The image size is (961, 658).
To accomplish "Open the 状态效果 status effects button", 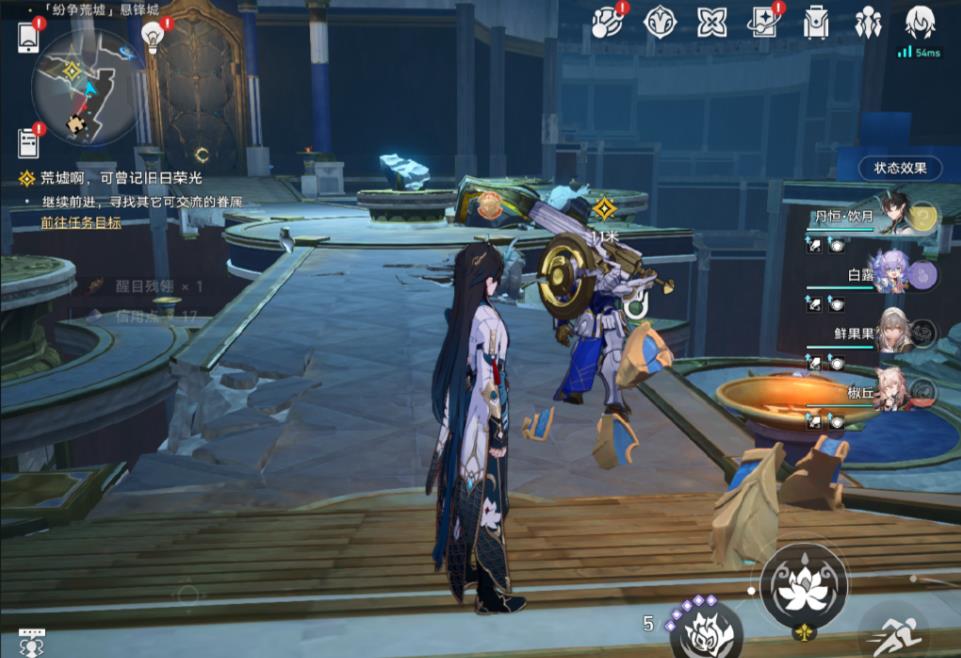I will 899,168.
